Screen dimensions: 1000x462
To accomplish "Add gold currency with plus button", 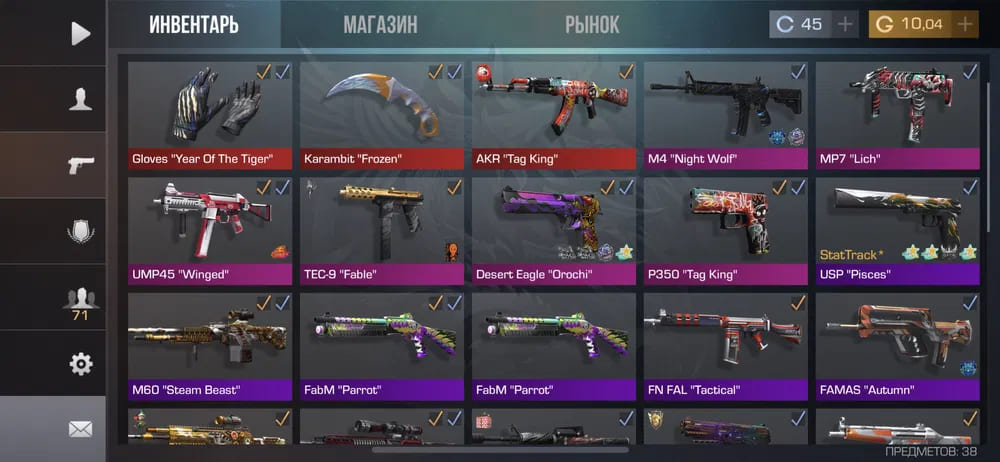I will 965,24.
